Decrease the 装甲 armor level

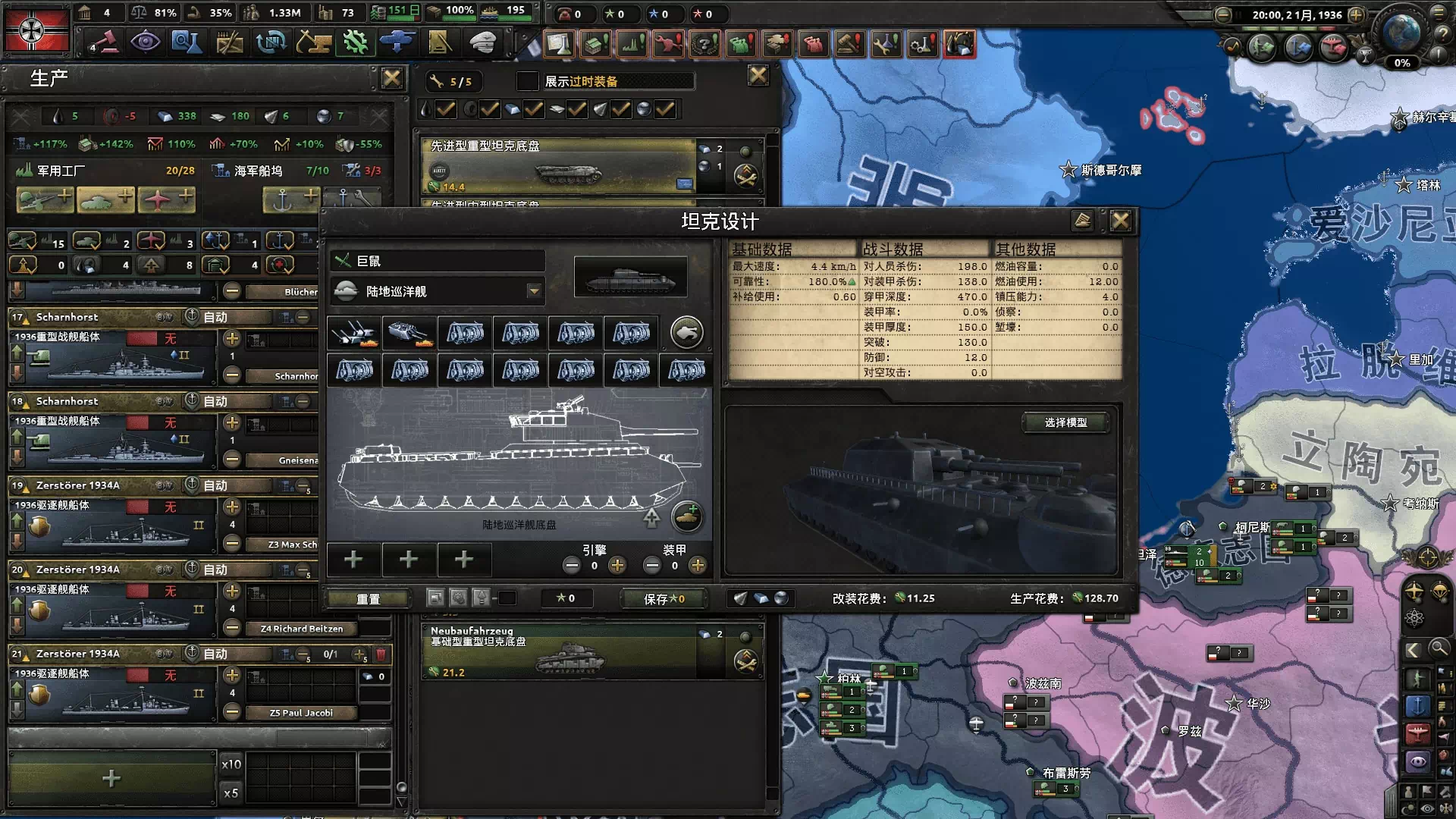point(651,566)
